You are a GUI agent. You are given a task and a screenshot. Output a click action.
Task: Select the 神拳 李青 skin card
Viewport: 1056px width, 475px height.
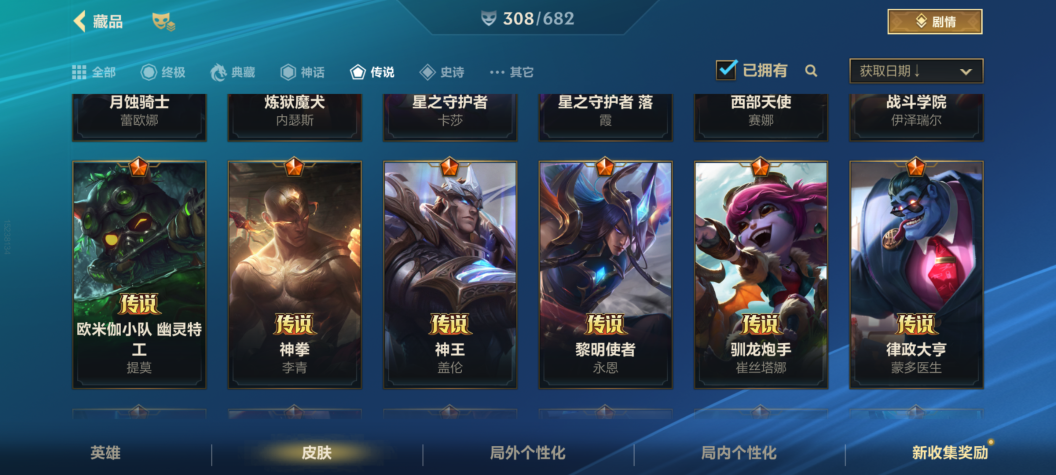point(294,275)
